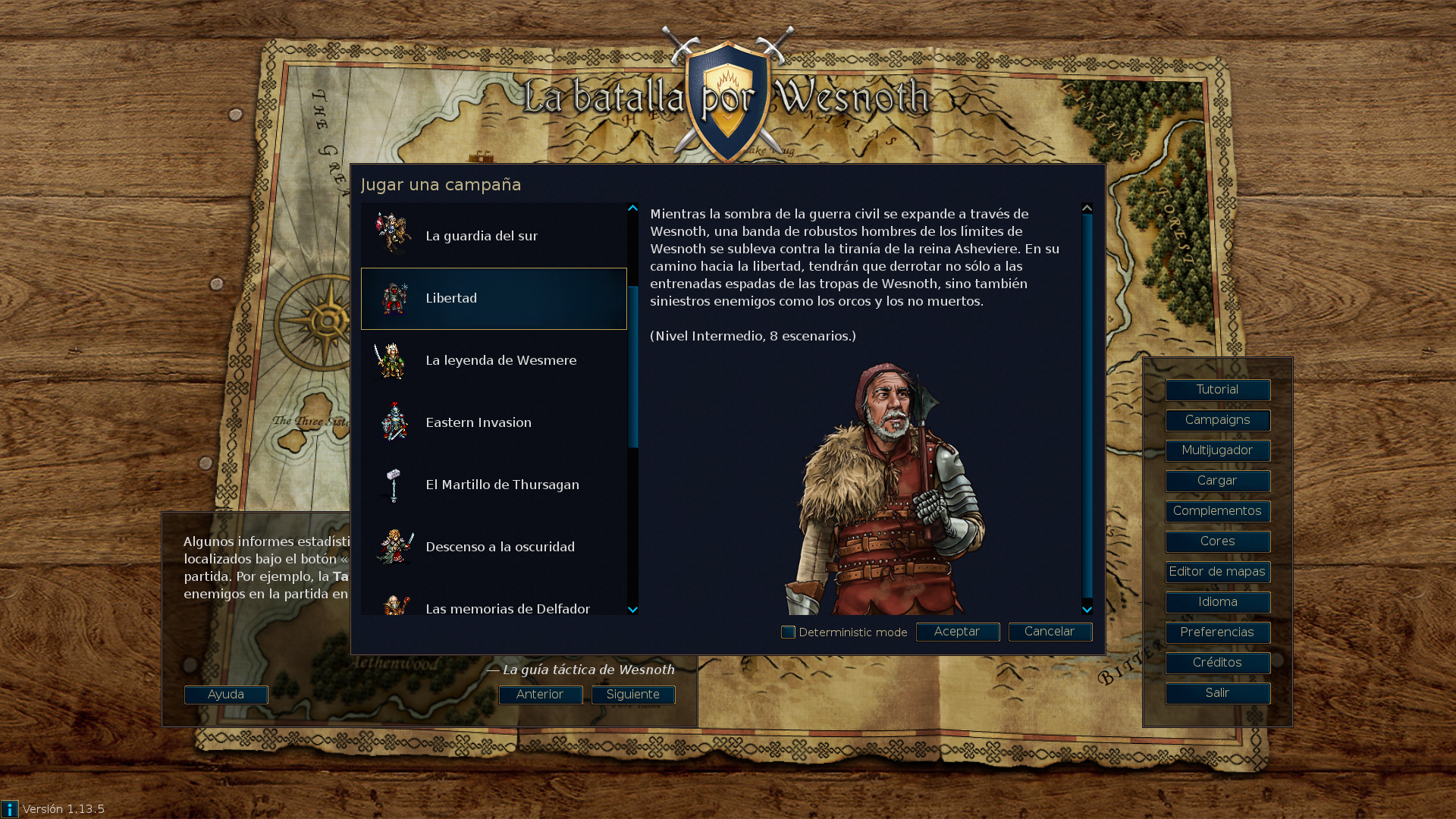Image resolution: width=1456 pixels, height=819 pixels.
Task: Open the Multijugador menu
Action: click(x=1217, y=450)
